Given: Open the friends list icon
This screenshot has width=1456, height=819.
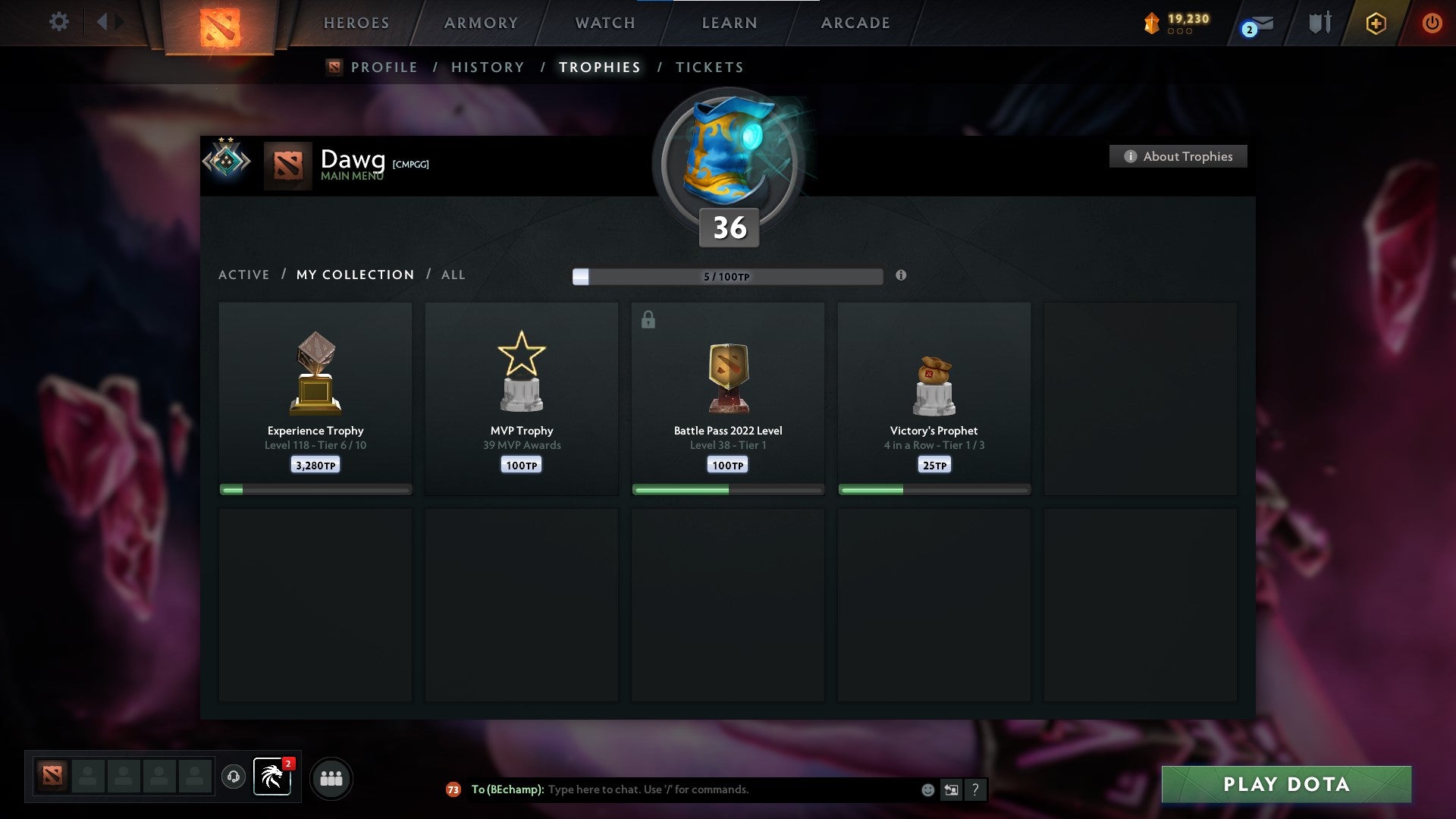Looking at the screenshot, I should 331,777.
